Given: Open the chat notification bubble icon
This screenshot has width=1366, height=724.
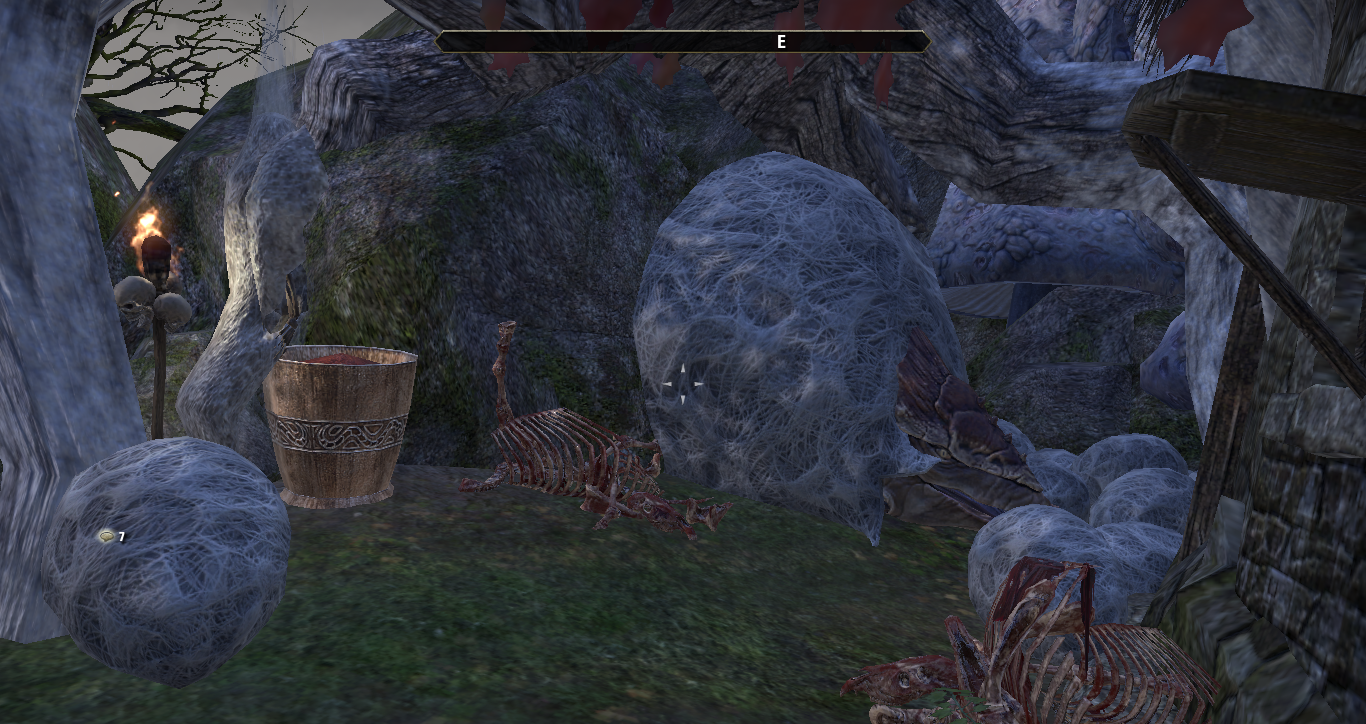Looking at the screenshot, I should [105, 537].
